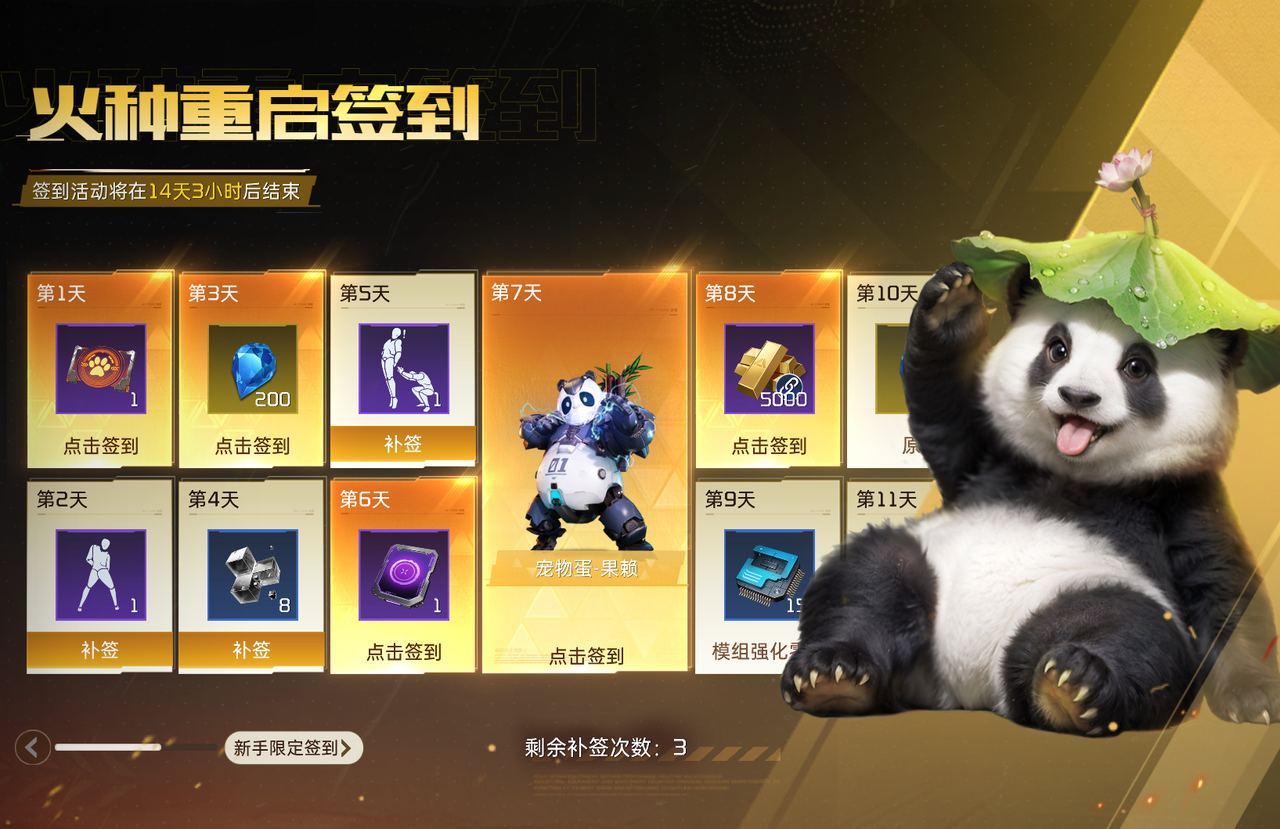Viewport: 1280px width, 829px height.
Task: Click the purple chip reward icon on Day 6
Action: click(x=403, y=575)
